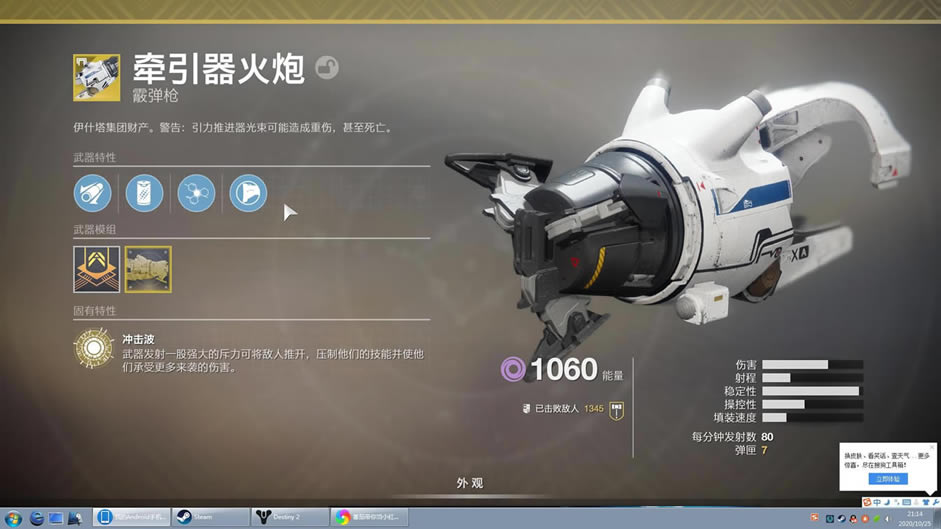Select the barrel perk icon
941x529 pixels.
93,193
